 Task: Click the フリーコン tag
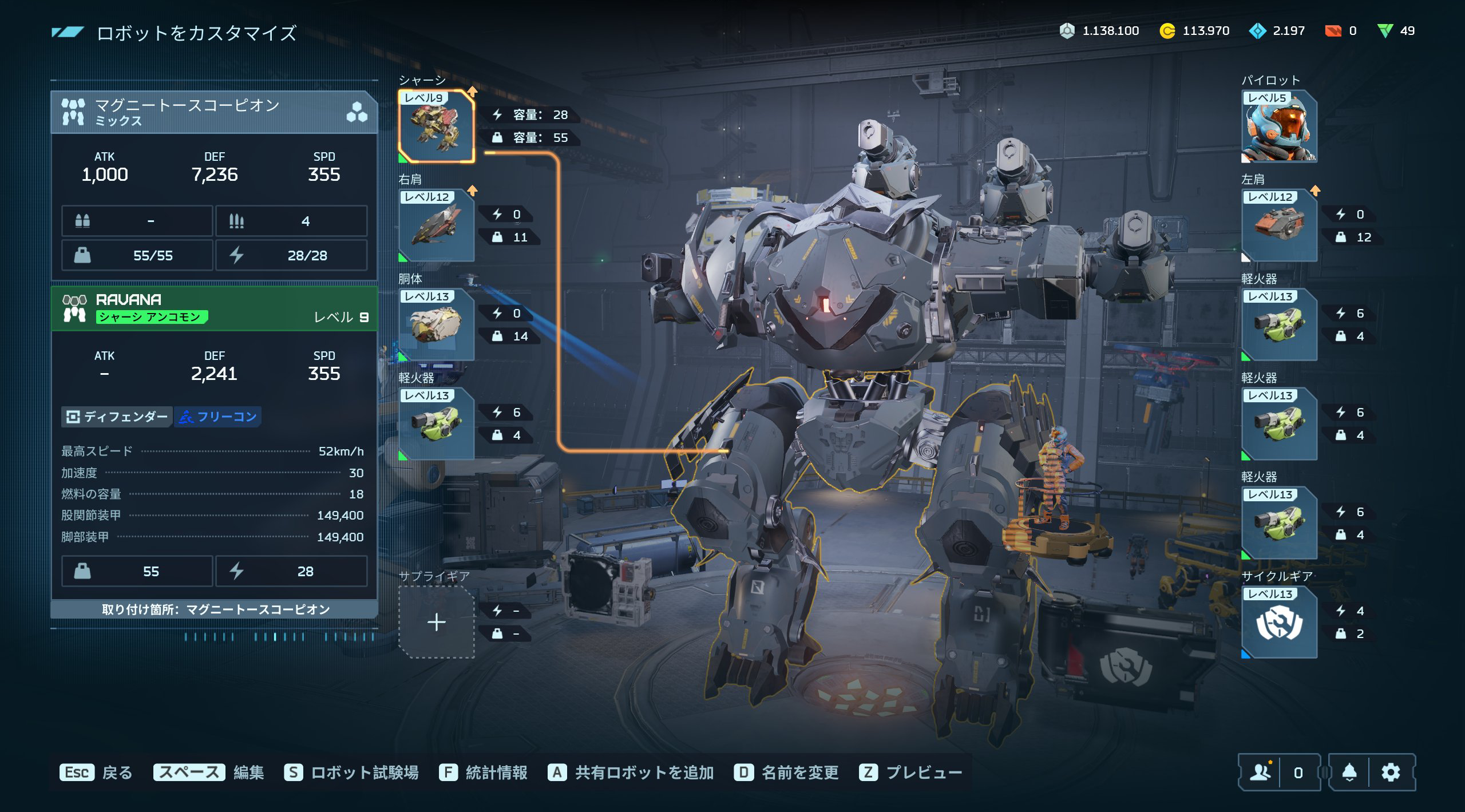coord(218,417)
